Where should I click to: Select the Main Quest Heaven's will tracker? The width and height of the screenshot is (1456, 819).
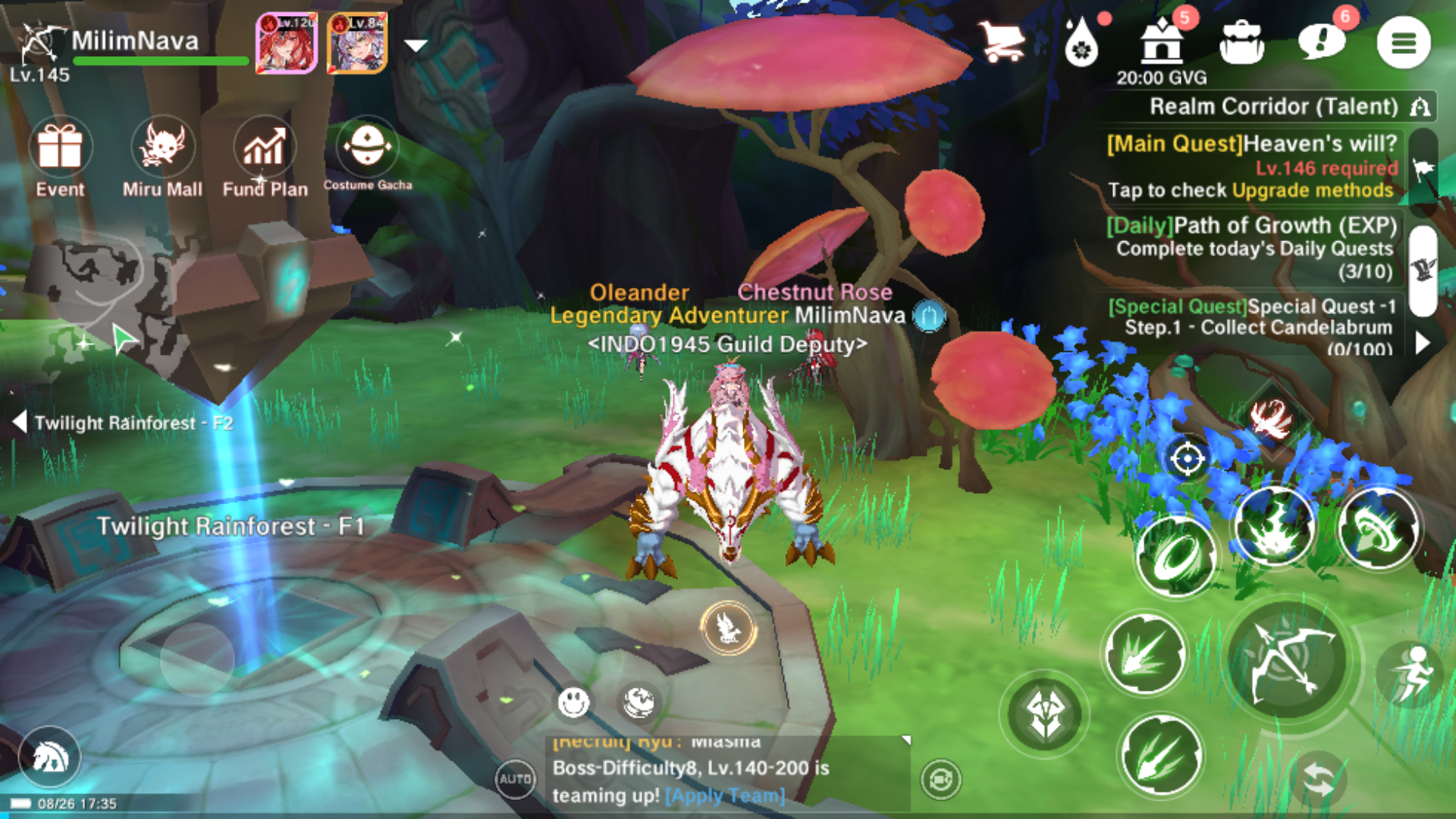pyautogui.click(x=1251, y=166)
